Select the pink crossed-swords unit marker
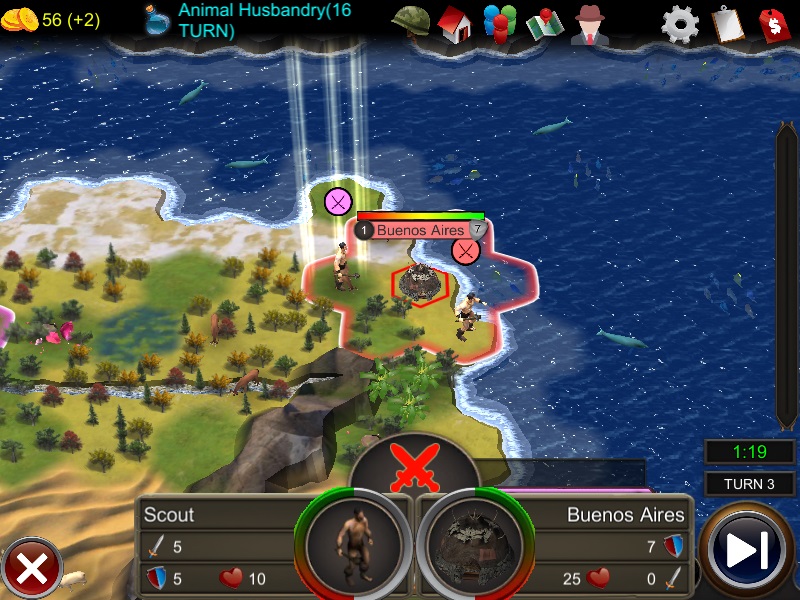The height and width of the screenshot is (600, 800). click(339, 202)
